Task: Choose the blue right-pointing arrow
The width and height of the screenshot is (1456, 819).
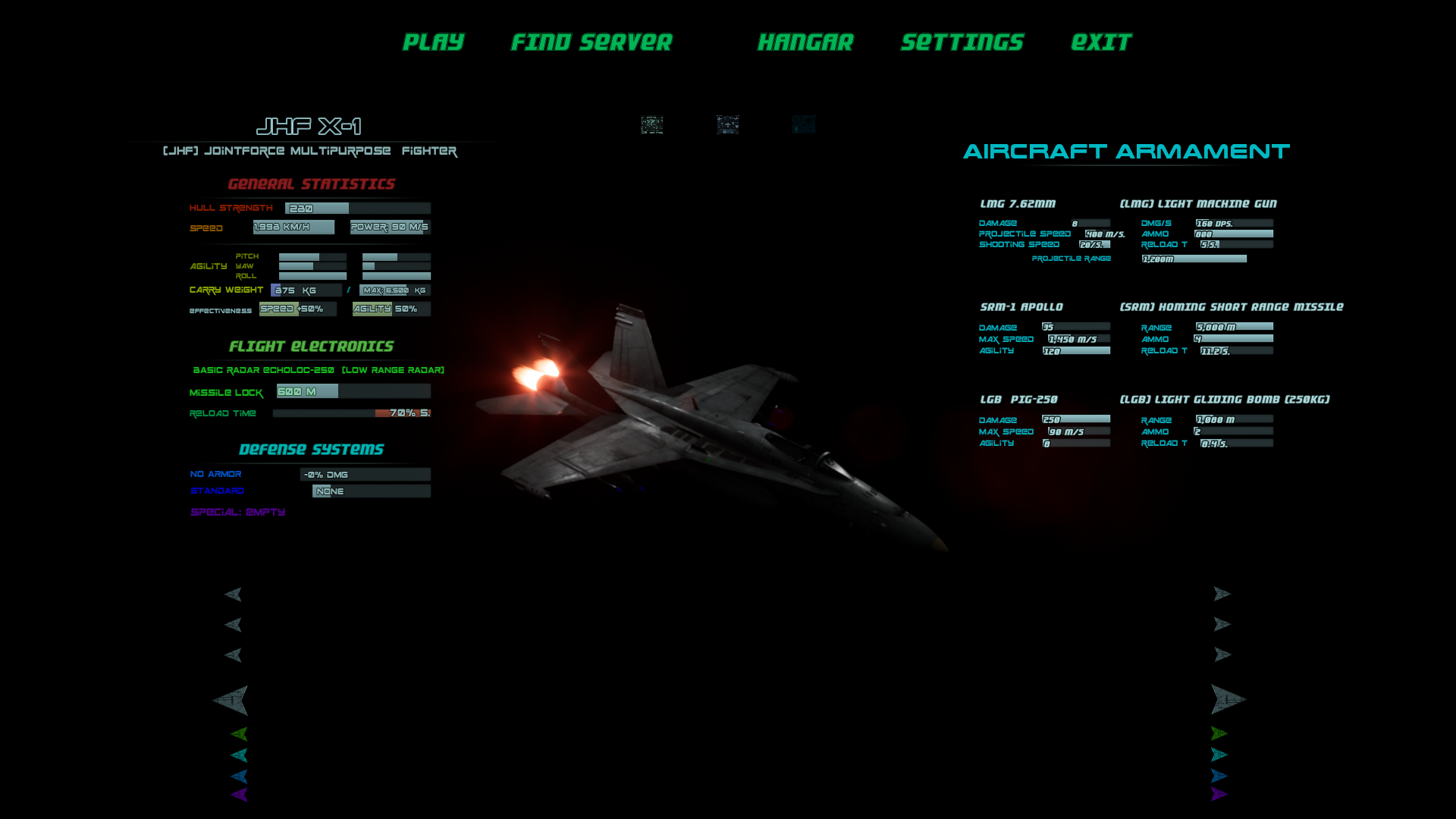Action: [1219, 776]
